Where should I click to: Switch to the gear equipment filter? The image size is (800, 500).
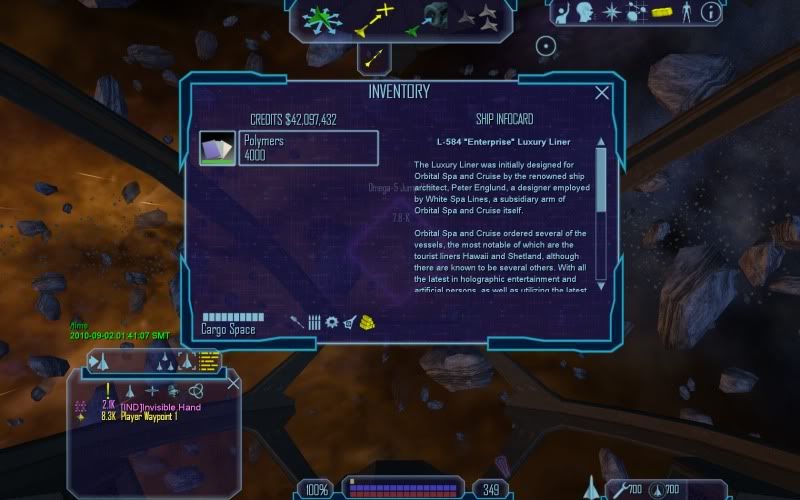pos(331,322)
